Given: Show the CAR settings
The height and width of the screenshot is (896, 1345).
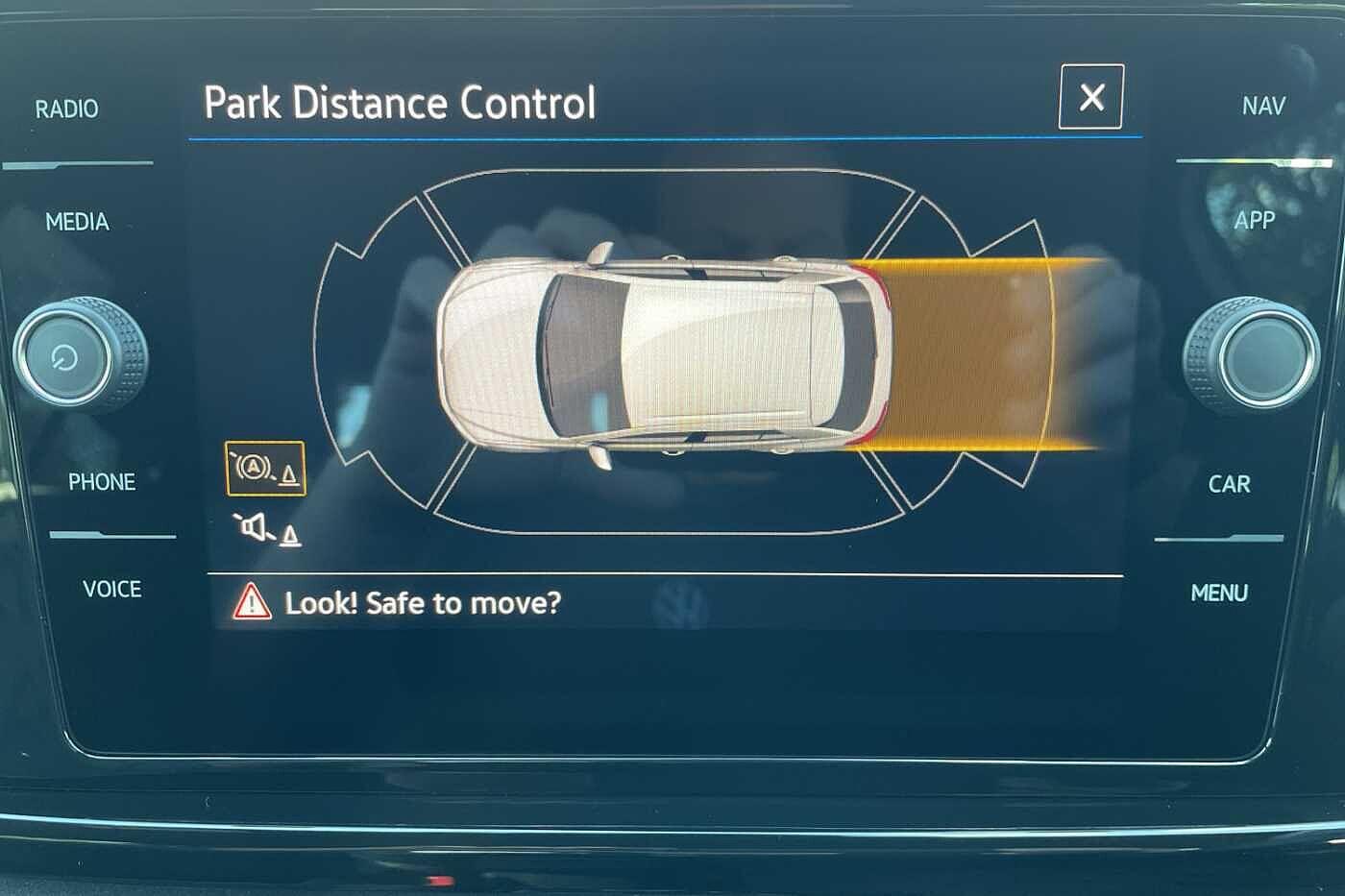Looking at the screenshot, I should (x=1229, y=484).
